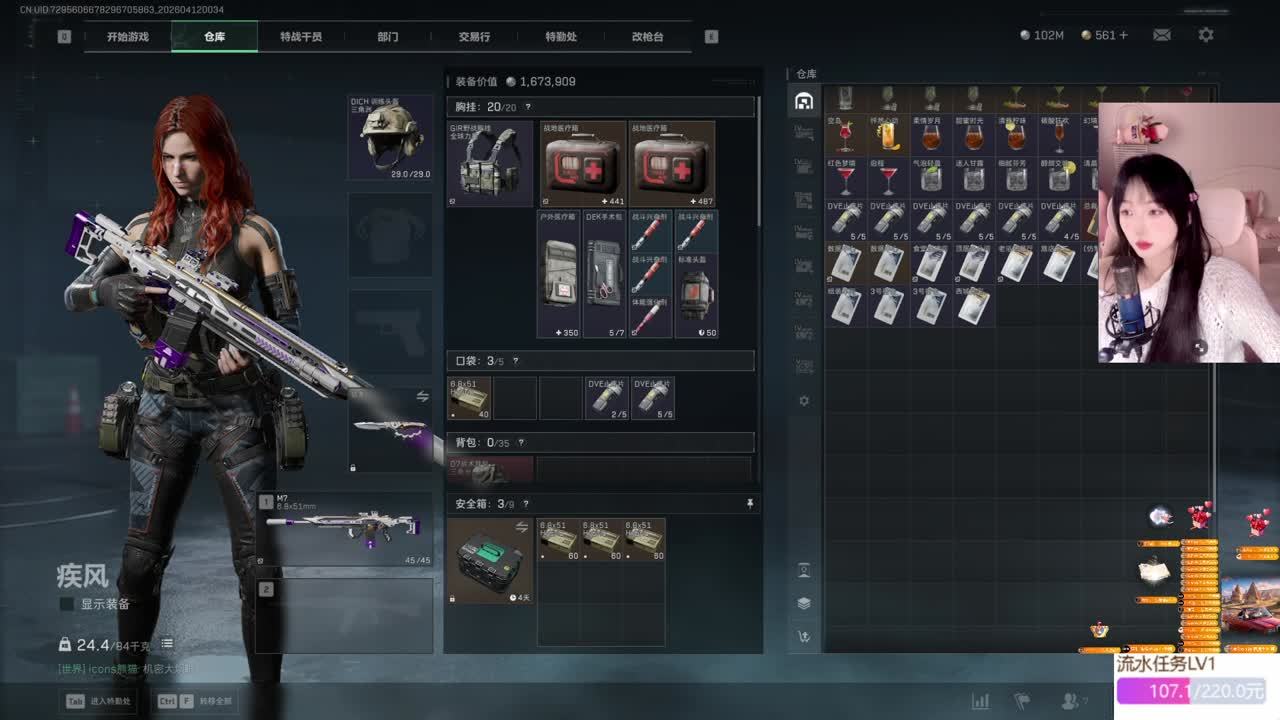Screen dimensions: 1280x720
Task: Click the chest rig vest slot
Action: coord(490,164)
